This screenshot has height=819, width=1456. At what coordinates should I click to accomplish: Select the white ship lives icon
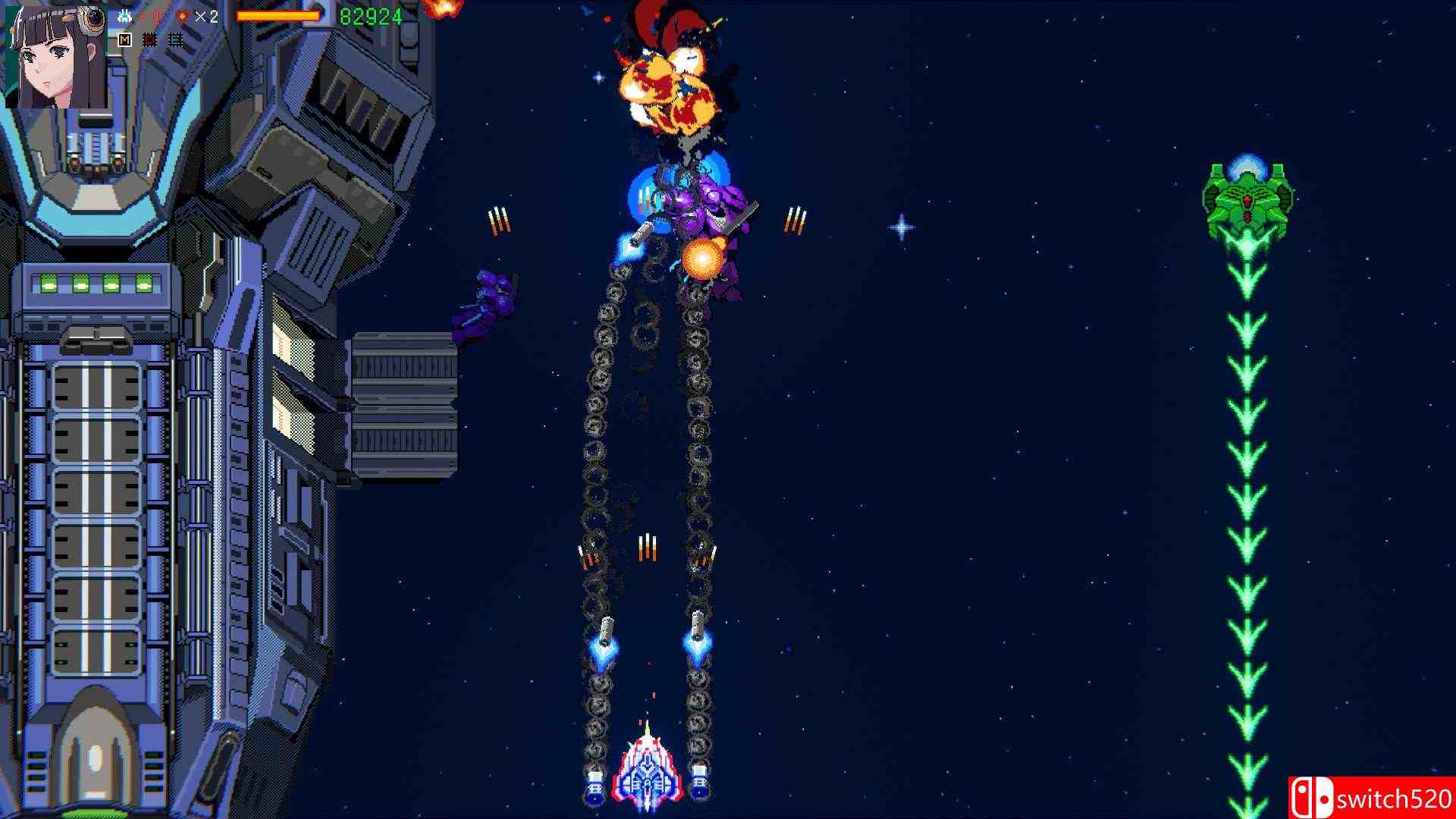(x=125, y=15)
